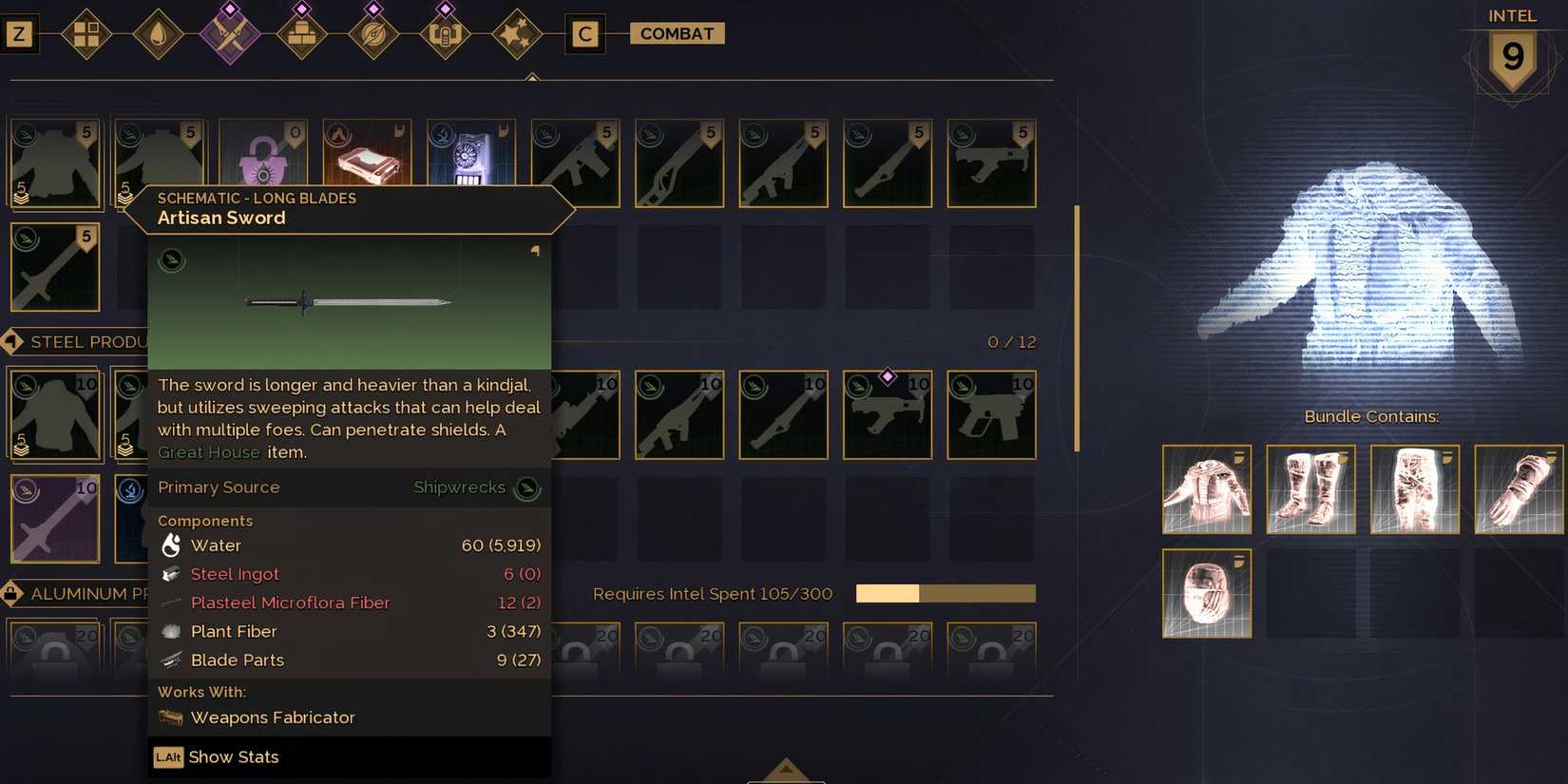Collapse the upward arrow at screen bottom

click(786, 768)
